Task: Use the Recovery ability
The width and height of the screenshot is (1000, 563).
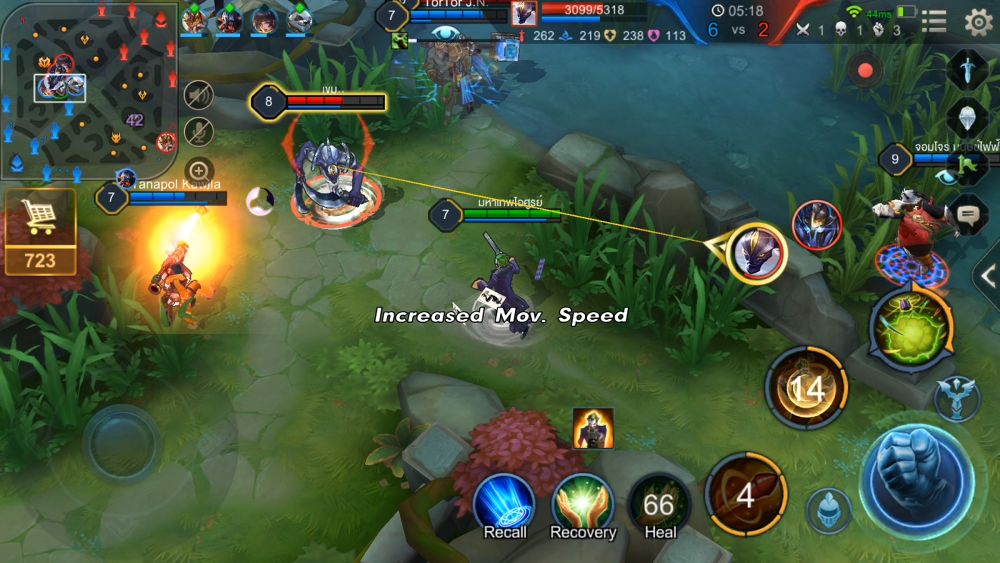Action: click(583, 505)
